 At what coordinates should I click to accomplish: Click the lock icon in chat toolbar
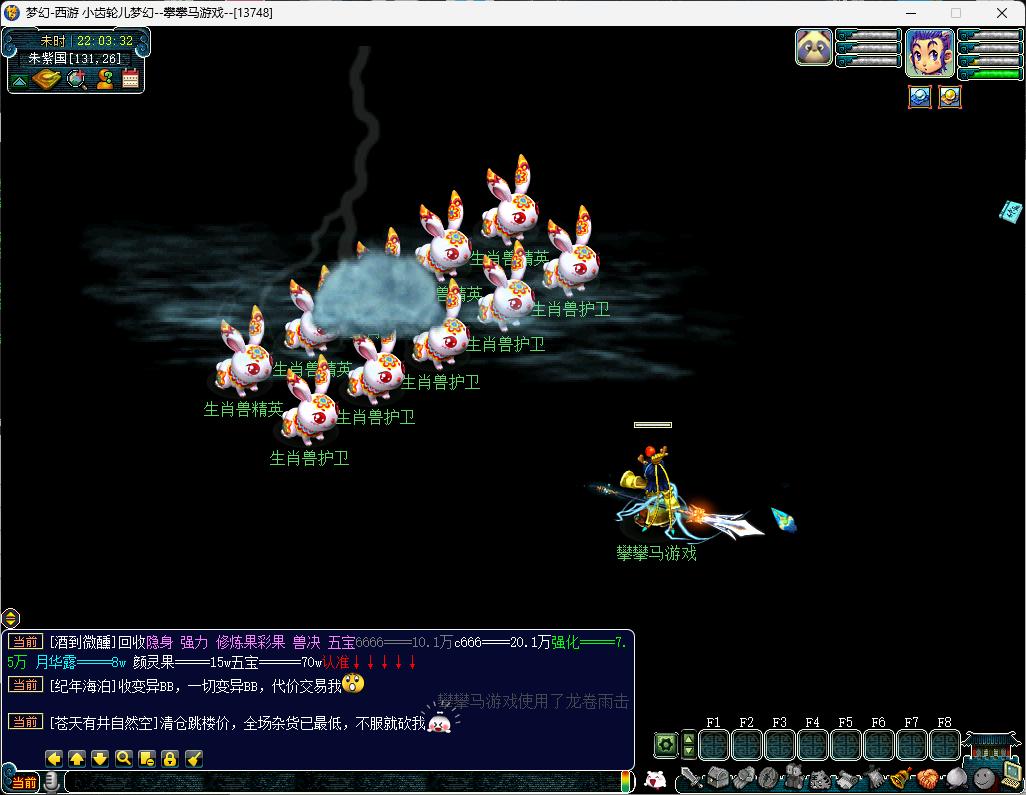[x=170, y=758]
